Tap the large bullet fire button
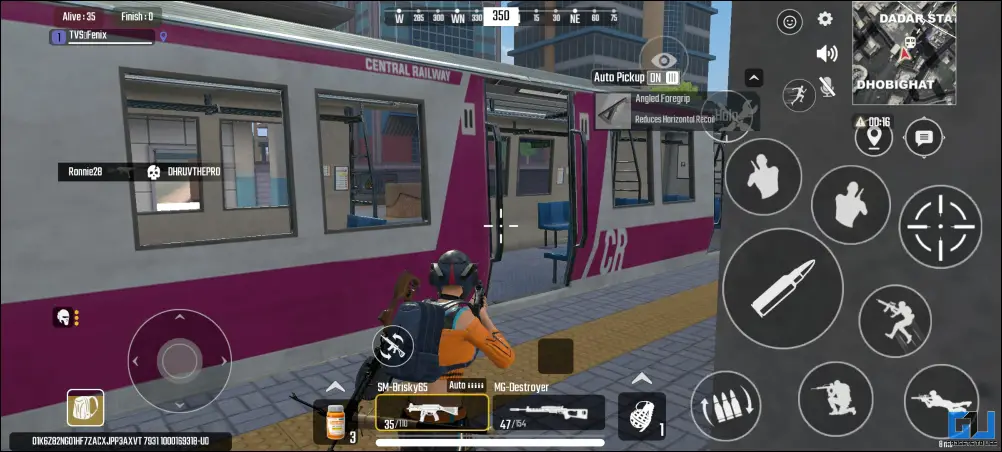Image resolution: width=1002 pixels, height=452 pixels. pyautogui.click(x=781, y=289)
